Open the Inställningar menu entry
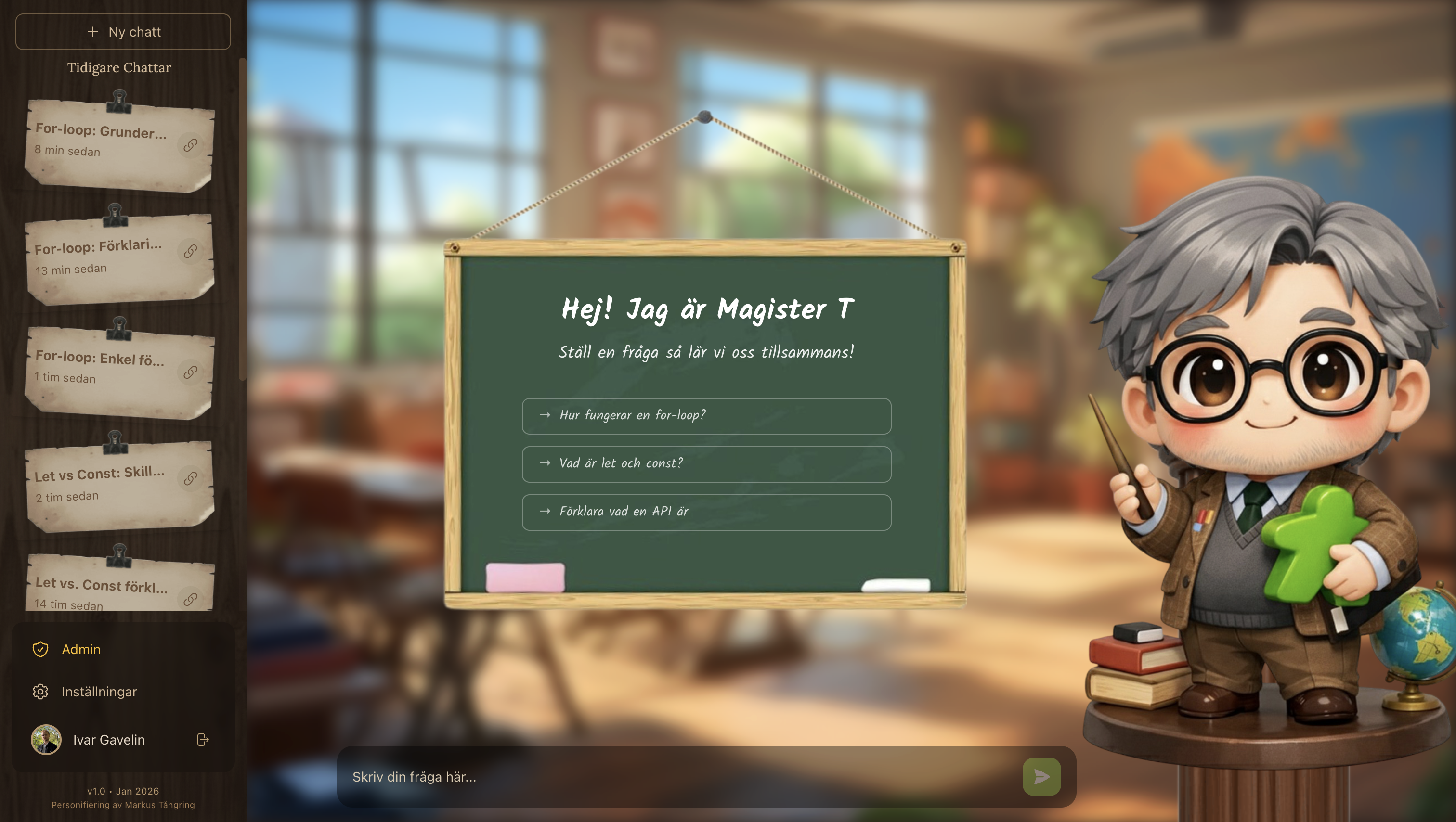The width and height of the screenshot is (1456, 822). click(99, 692)
